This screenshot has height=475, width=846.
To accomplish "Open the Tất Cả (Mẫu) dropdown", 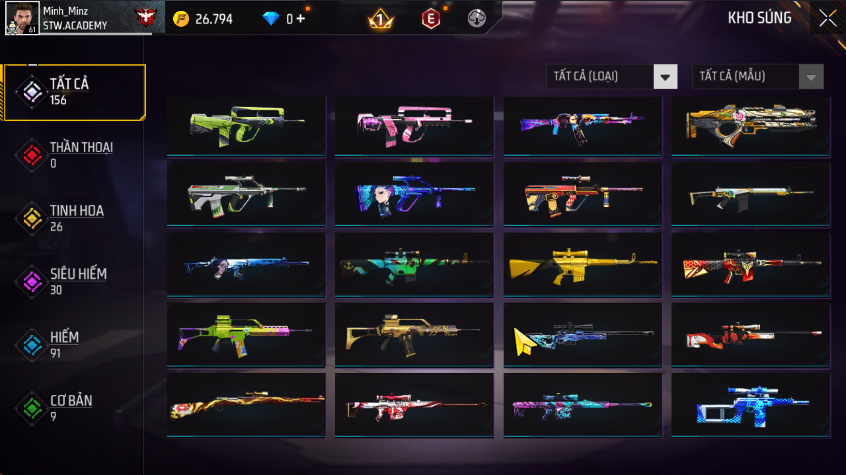I will pyautogui.click(x=758, y=77).
